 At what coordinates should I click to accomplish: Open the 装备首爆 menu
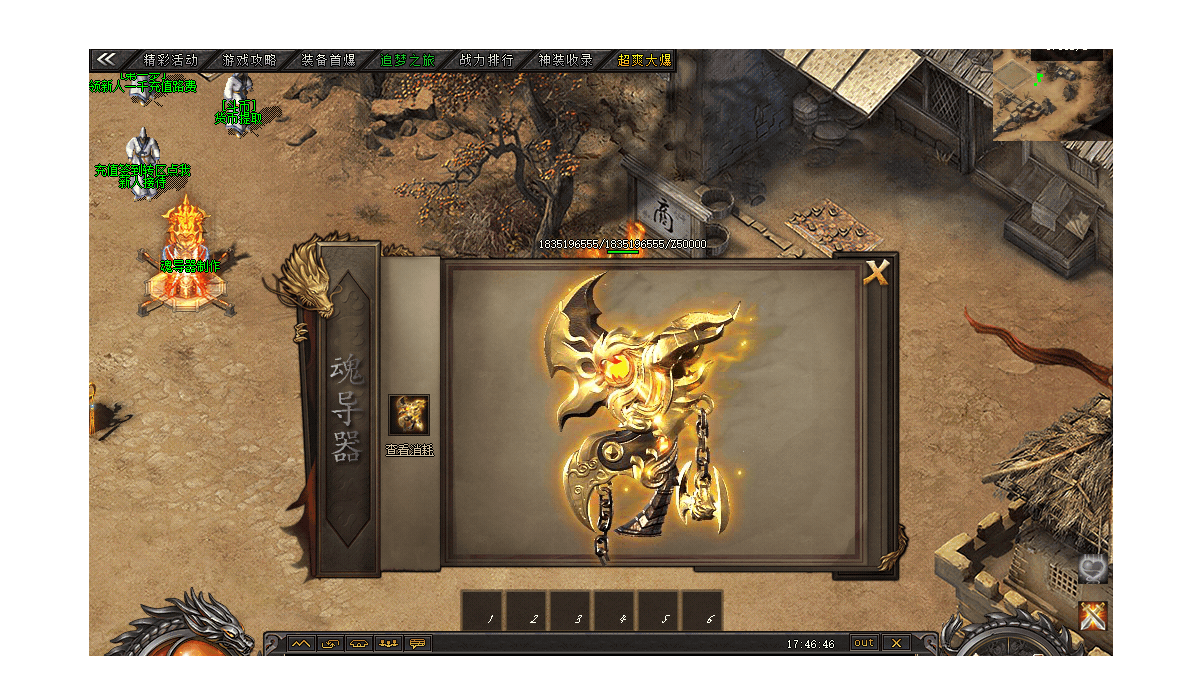click(329, 60)
